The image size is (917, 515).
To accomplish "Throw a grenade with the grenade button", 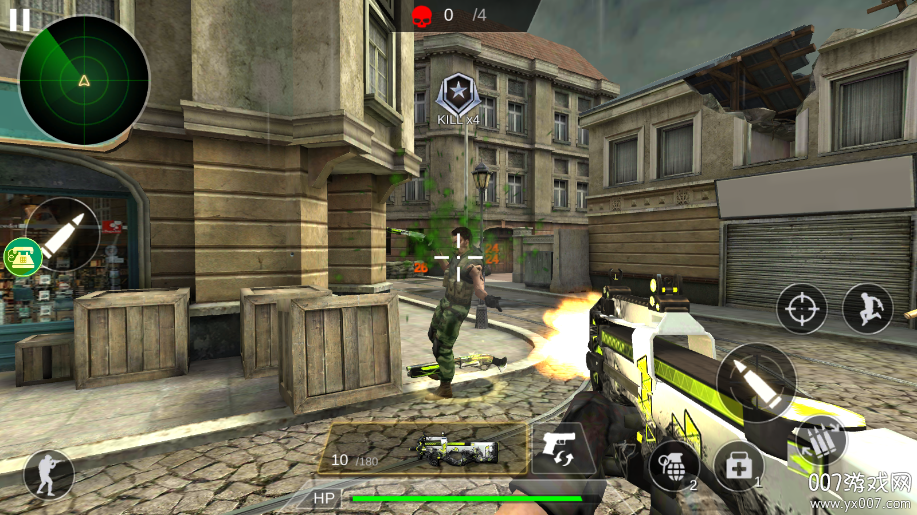I will [674, 466].
